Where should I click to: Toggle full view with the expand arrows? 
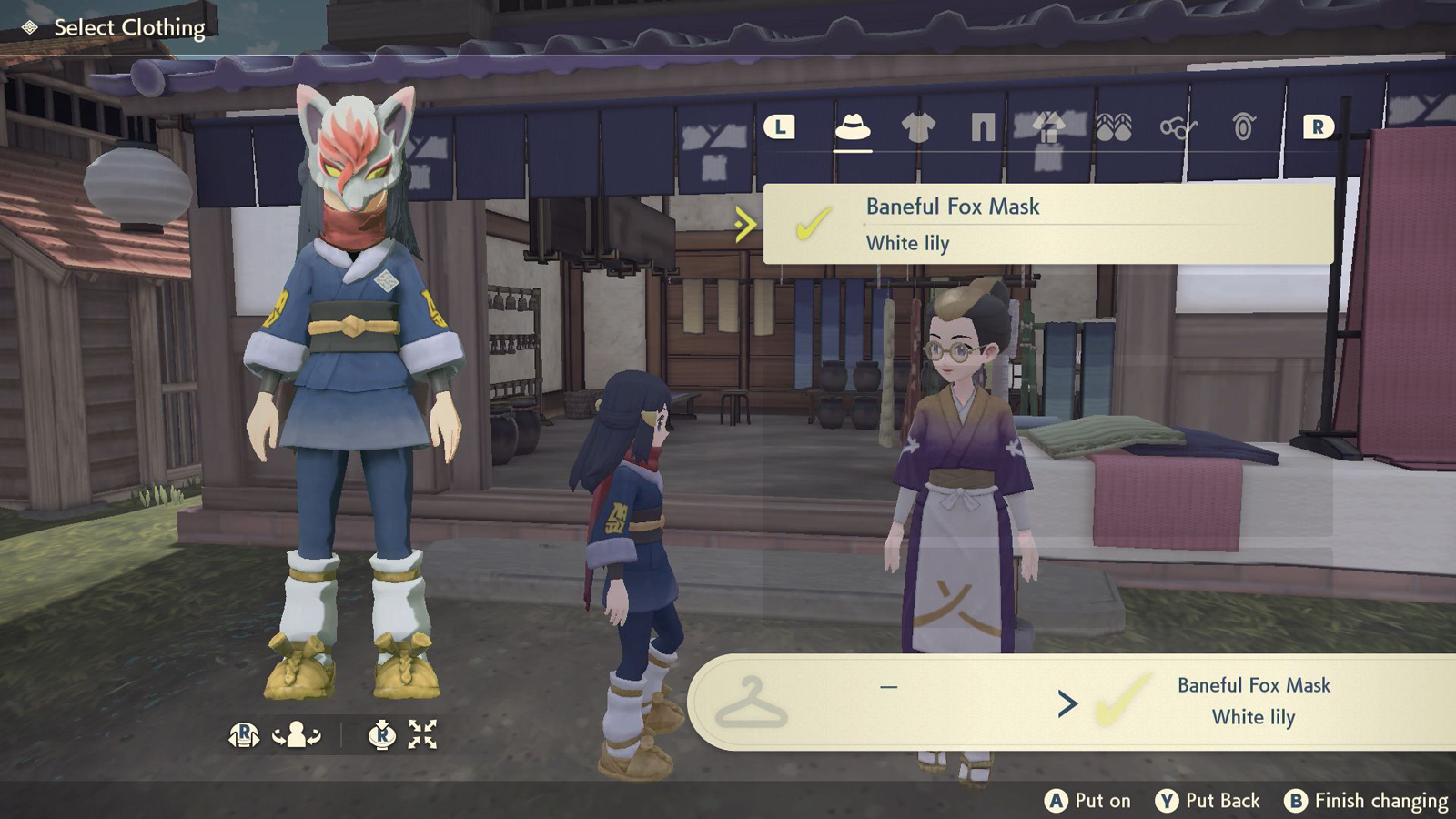coord(422,733)
